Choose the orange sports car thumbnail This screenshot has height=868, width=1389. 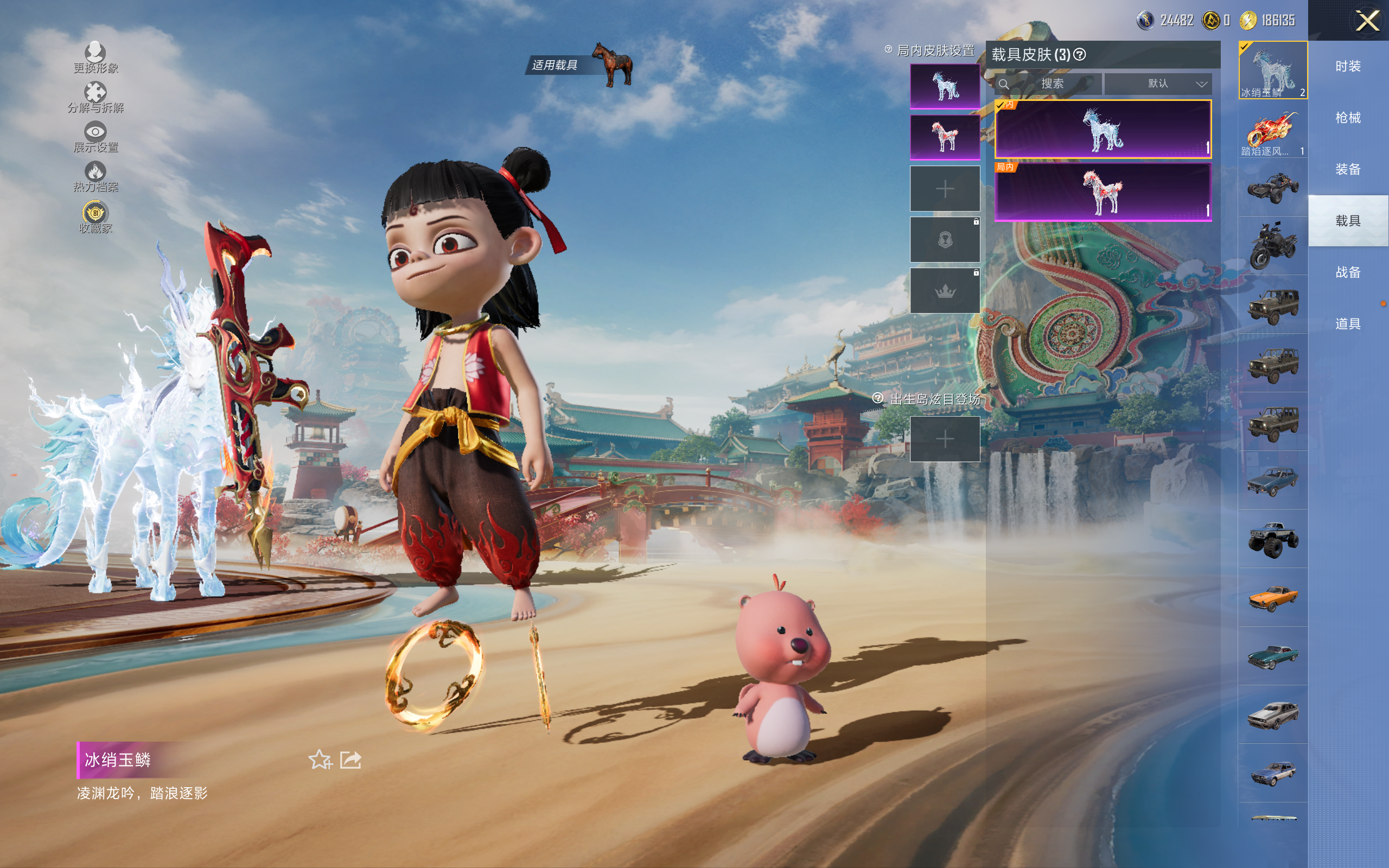[1272, 598]
